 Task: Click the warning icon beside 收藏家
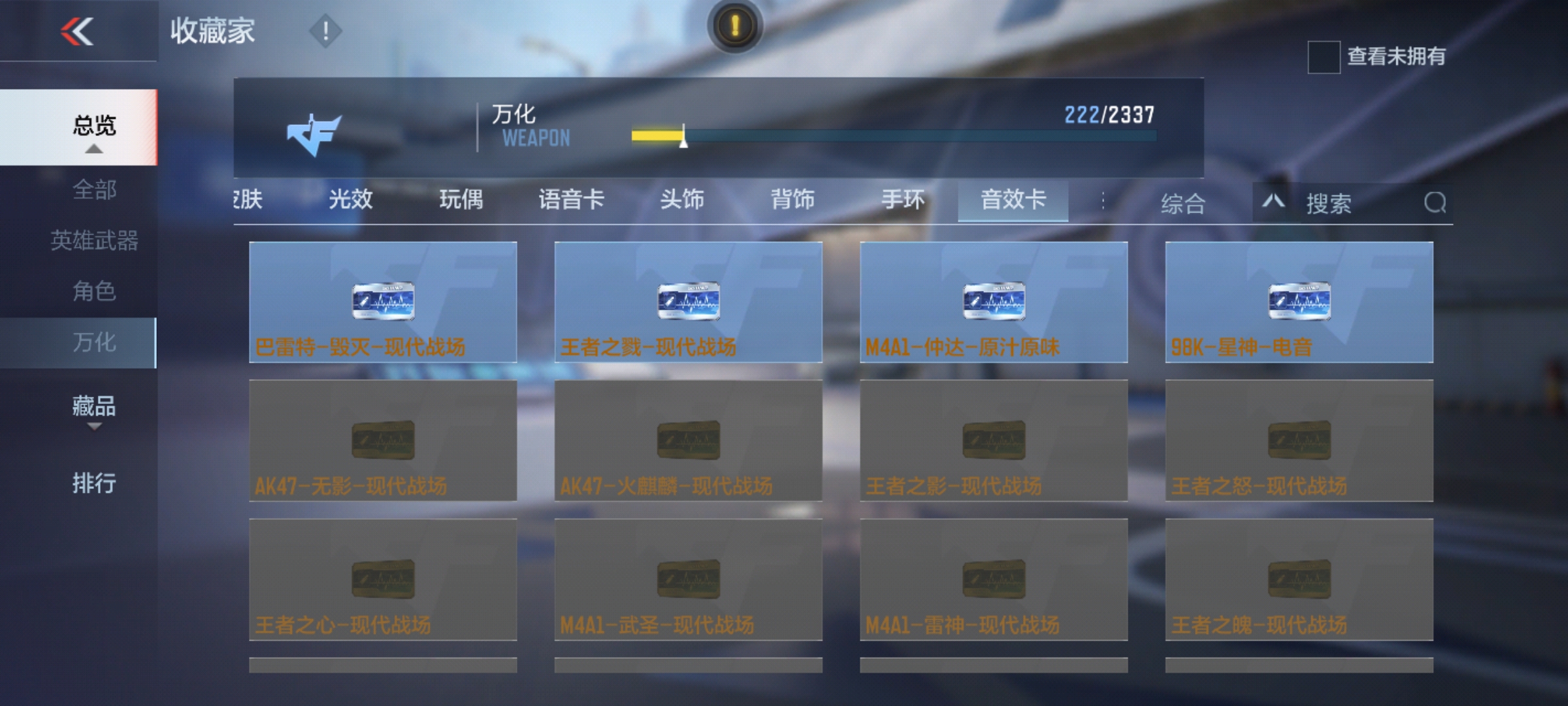coord(325,31)
